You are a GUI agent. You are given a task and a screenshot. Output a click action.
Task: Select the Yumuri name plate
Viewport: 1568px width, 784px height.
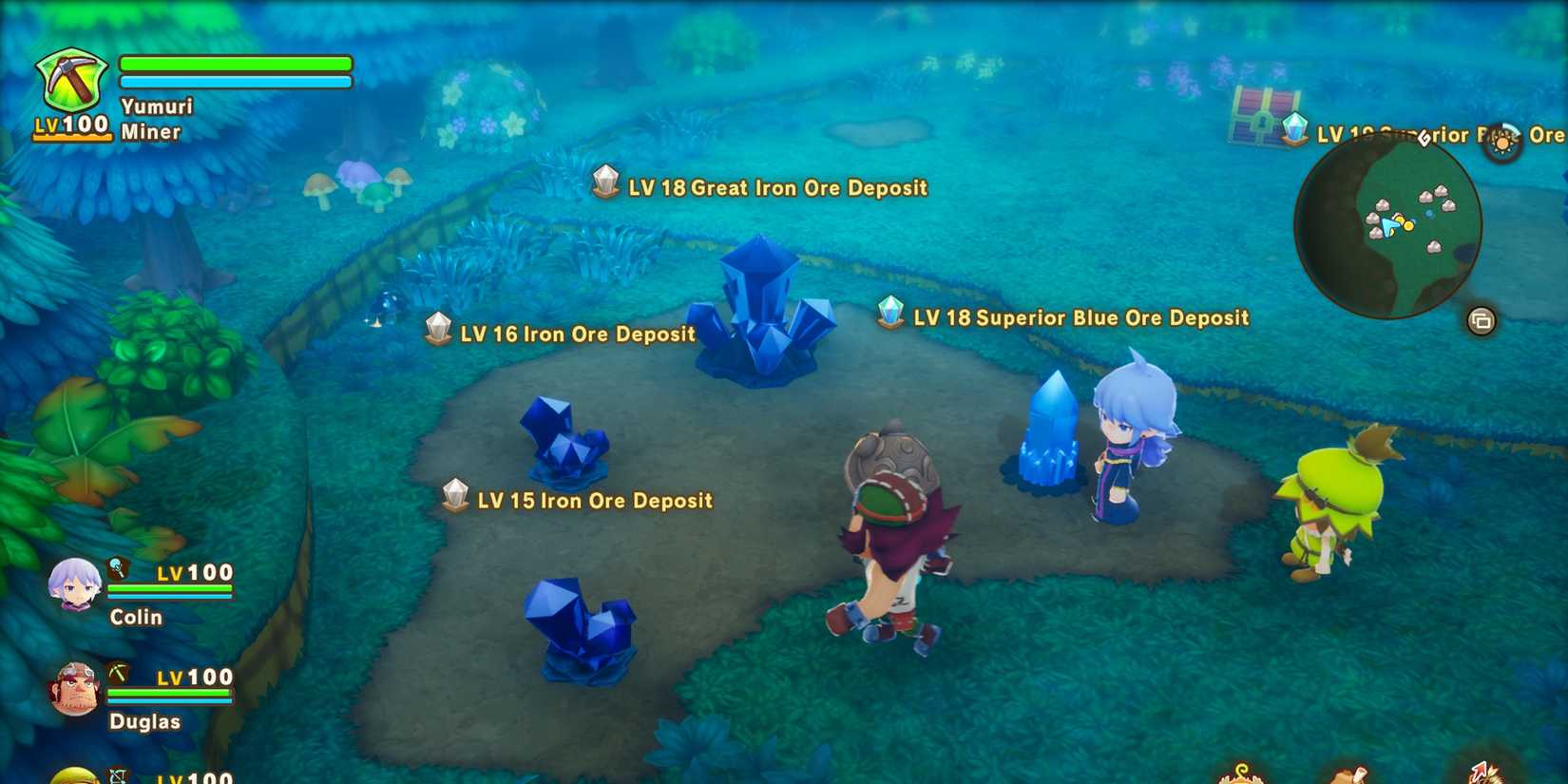pos(156,105)
